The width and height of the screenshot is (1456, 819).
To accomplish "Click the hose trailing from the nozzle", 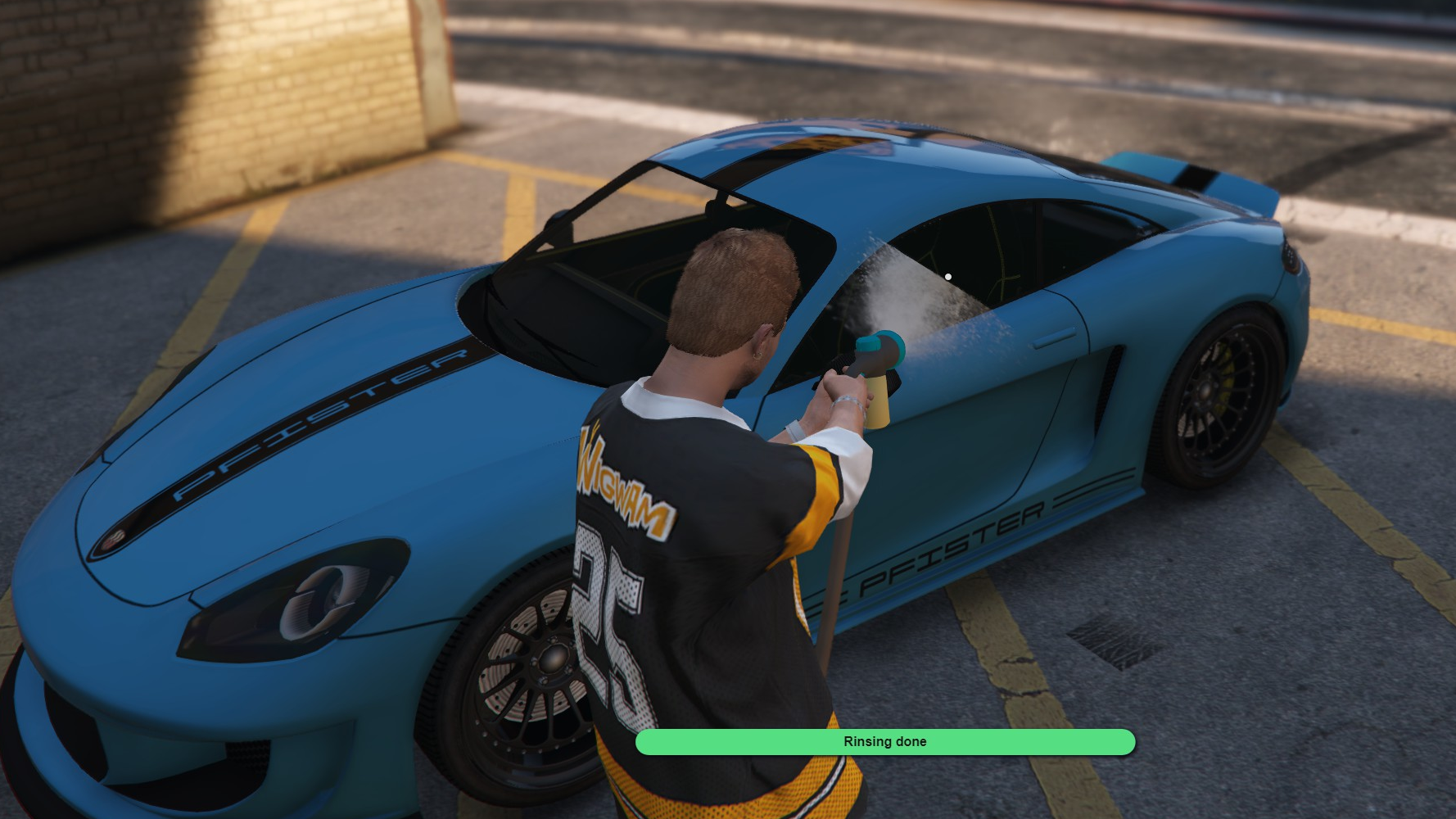I will tap(831, 573).
